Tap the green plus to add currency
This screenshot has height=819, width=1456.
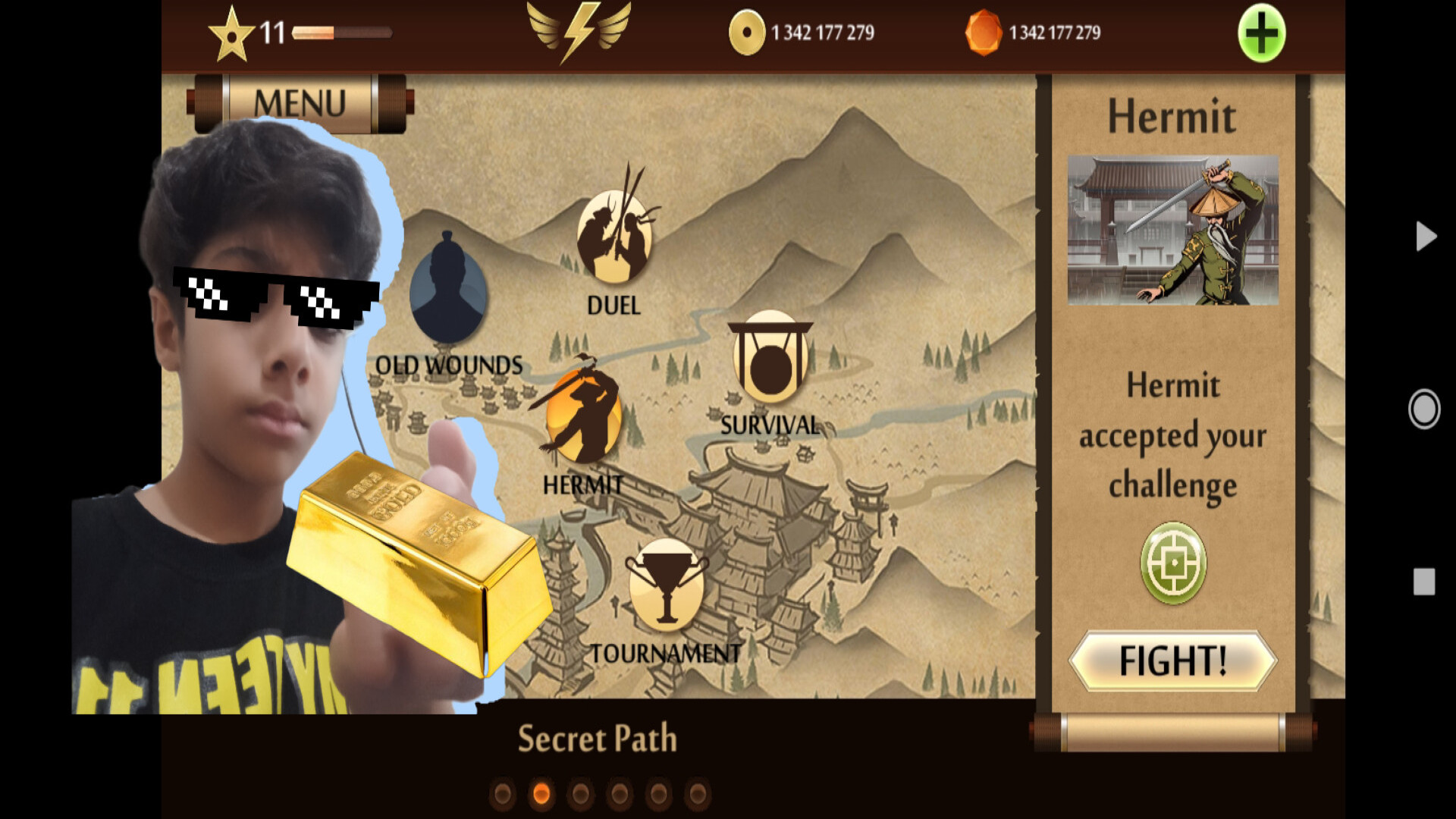click(1261, 33)
